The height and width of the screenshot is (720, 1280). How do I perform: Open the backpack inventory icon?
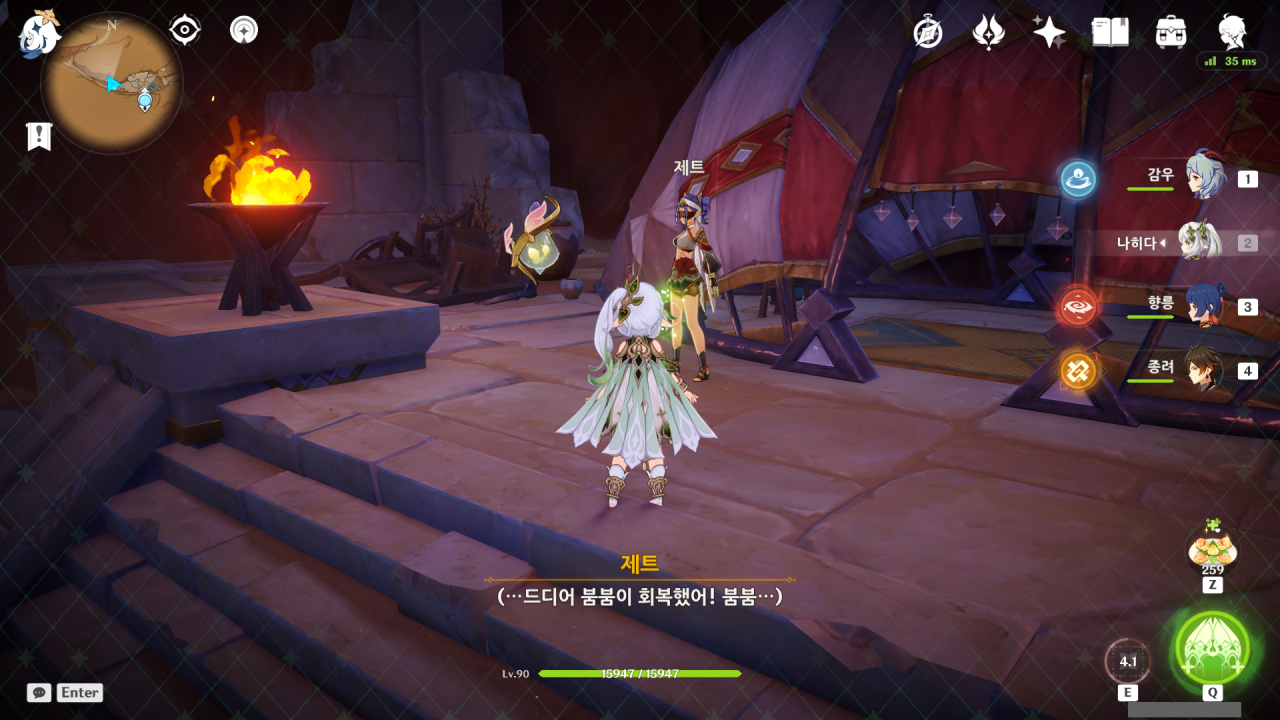tap(1171, 32)
